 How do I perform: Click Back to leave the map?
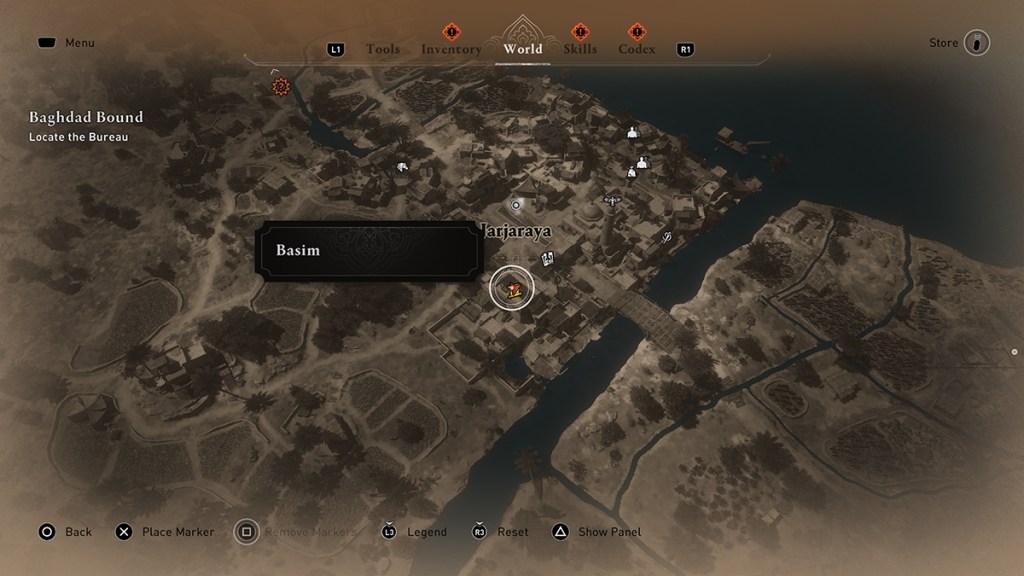click(66, 532)
